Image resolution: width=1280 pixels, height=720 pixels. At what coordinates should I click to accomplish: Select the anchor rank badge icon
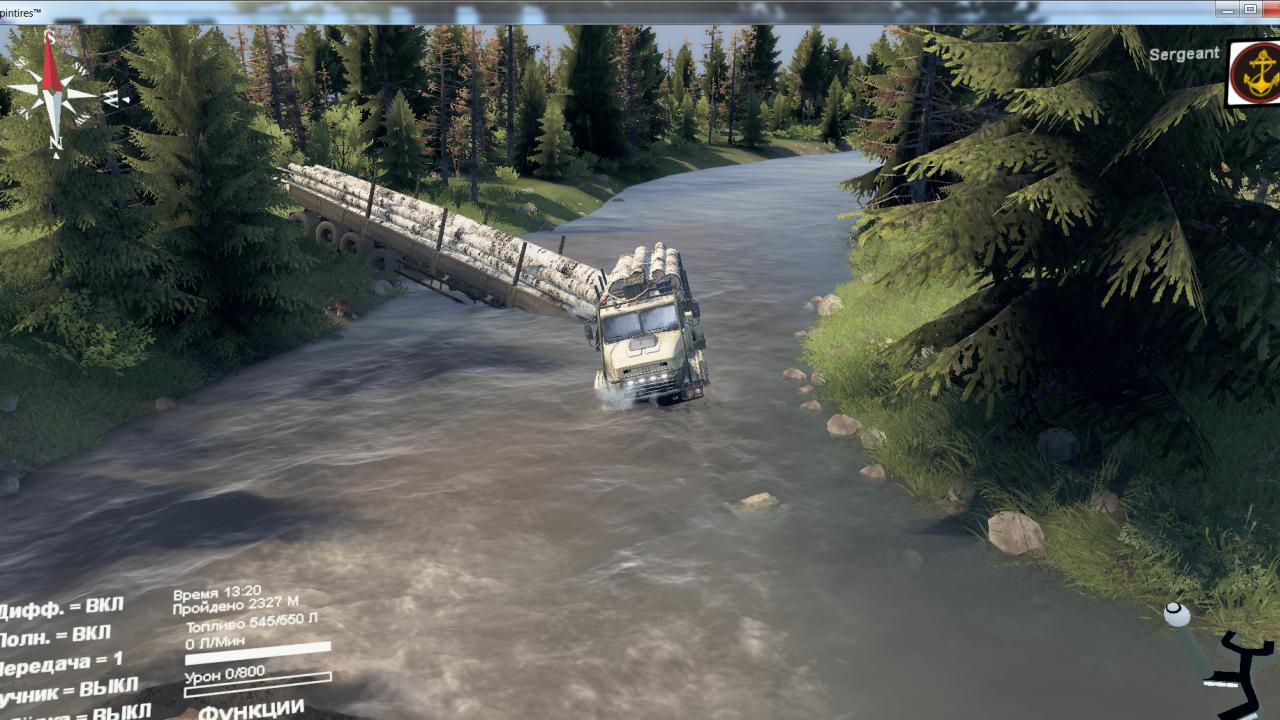pos(1253,73)
